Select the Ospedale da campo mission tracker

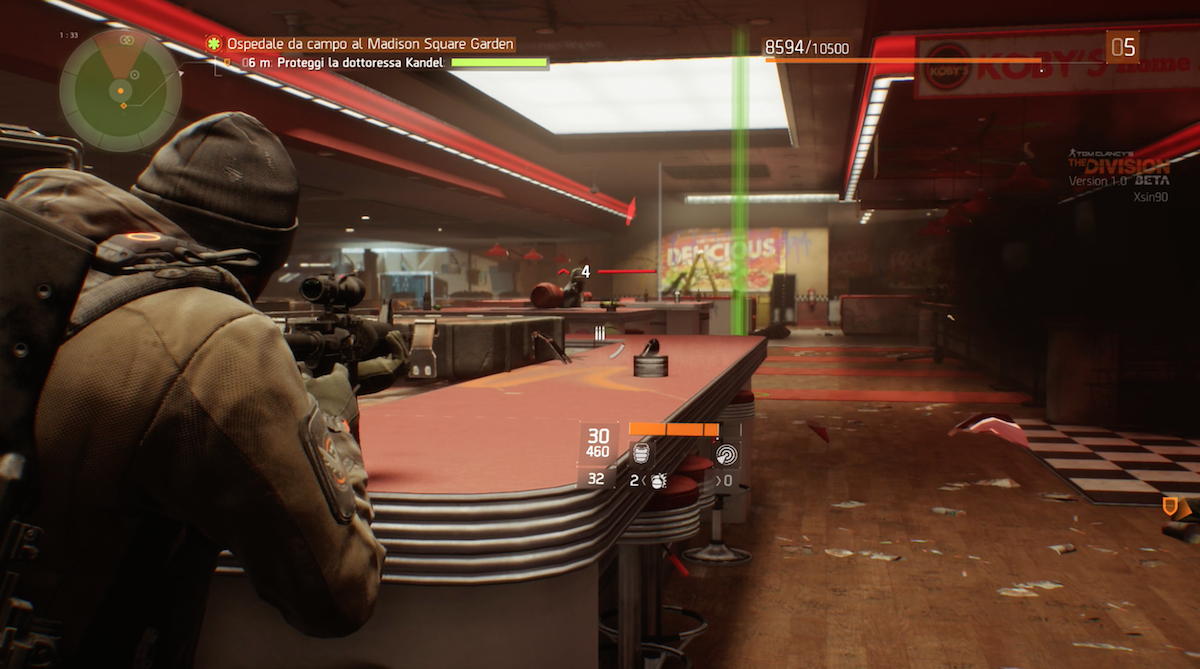point(369,44)
